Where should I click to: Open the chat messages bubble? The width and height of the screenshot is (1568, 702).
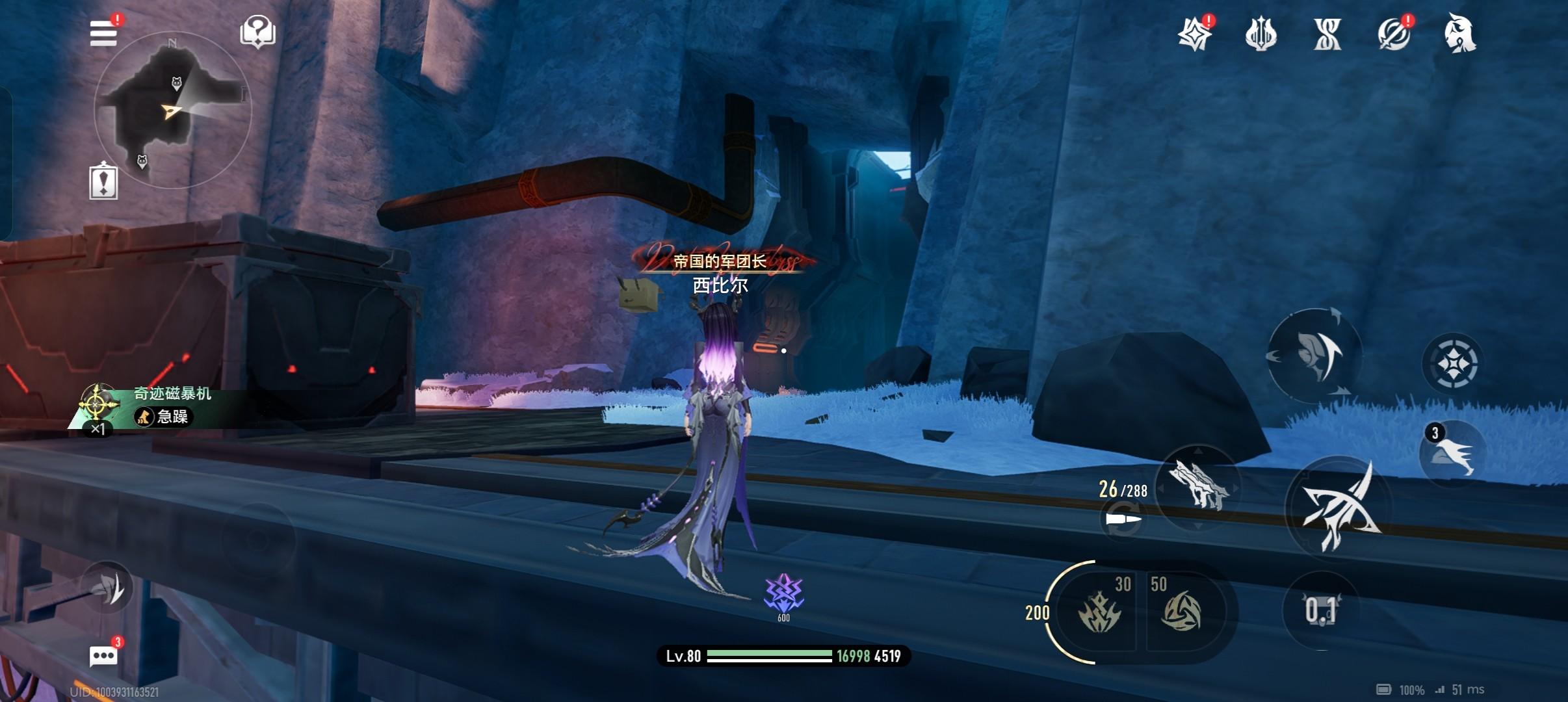(x=103, y=655)
